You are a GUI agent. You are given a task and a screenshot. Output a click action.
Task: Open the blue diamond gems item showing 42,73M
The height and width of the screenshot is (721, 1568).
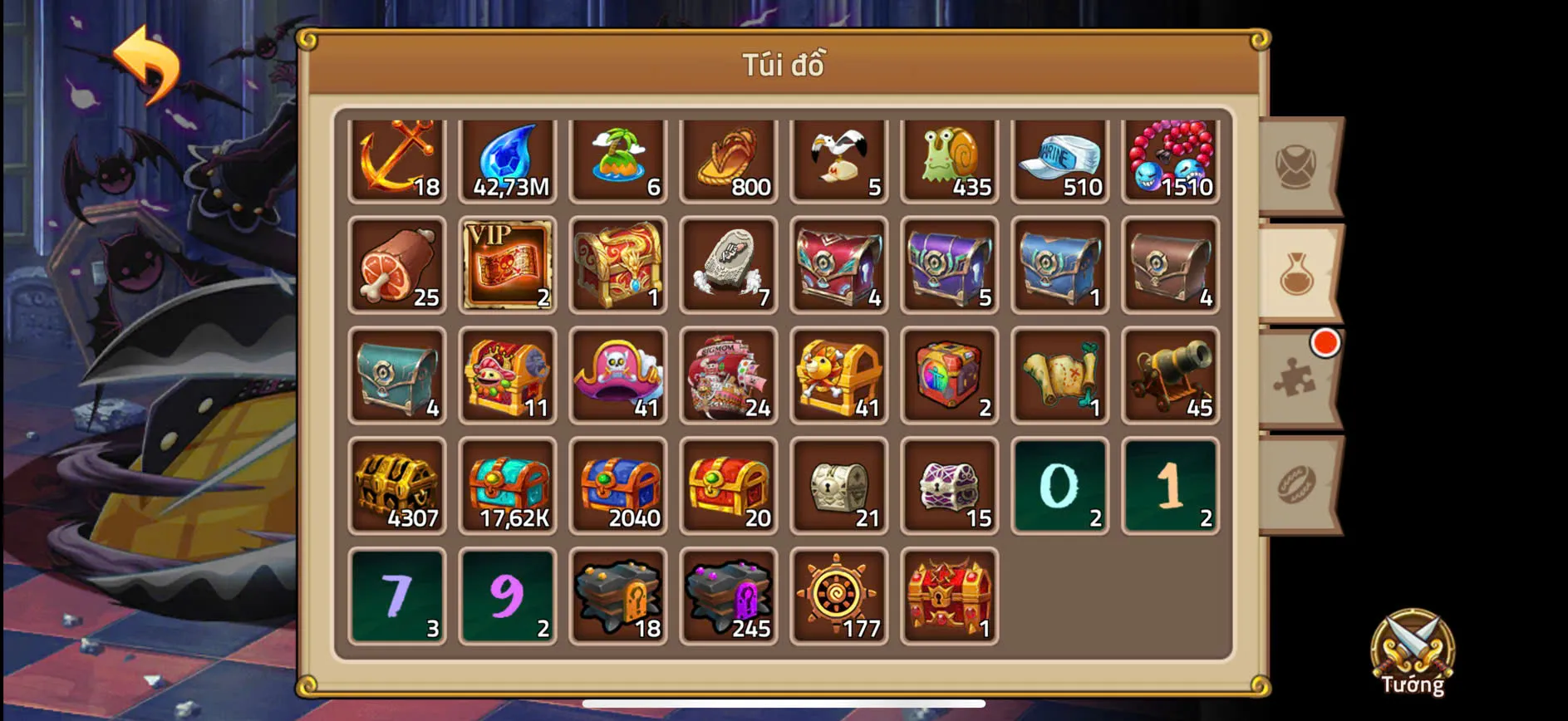508,159
